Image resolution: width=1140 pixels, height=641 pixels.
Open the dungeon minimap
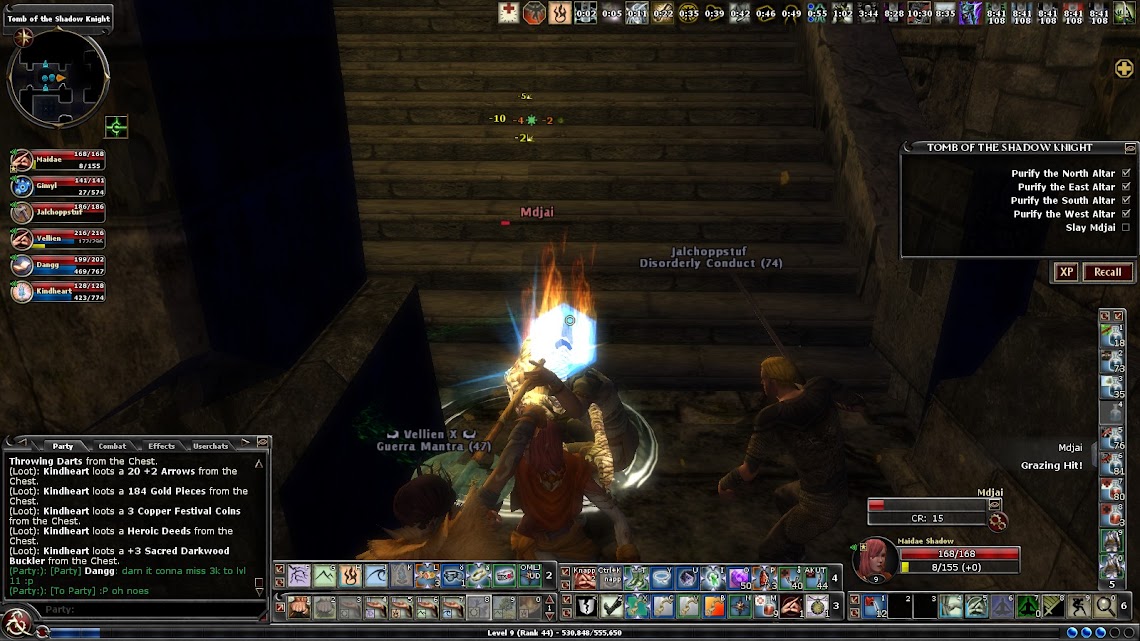pyautogui.click(x=57, y=78)
